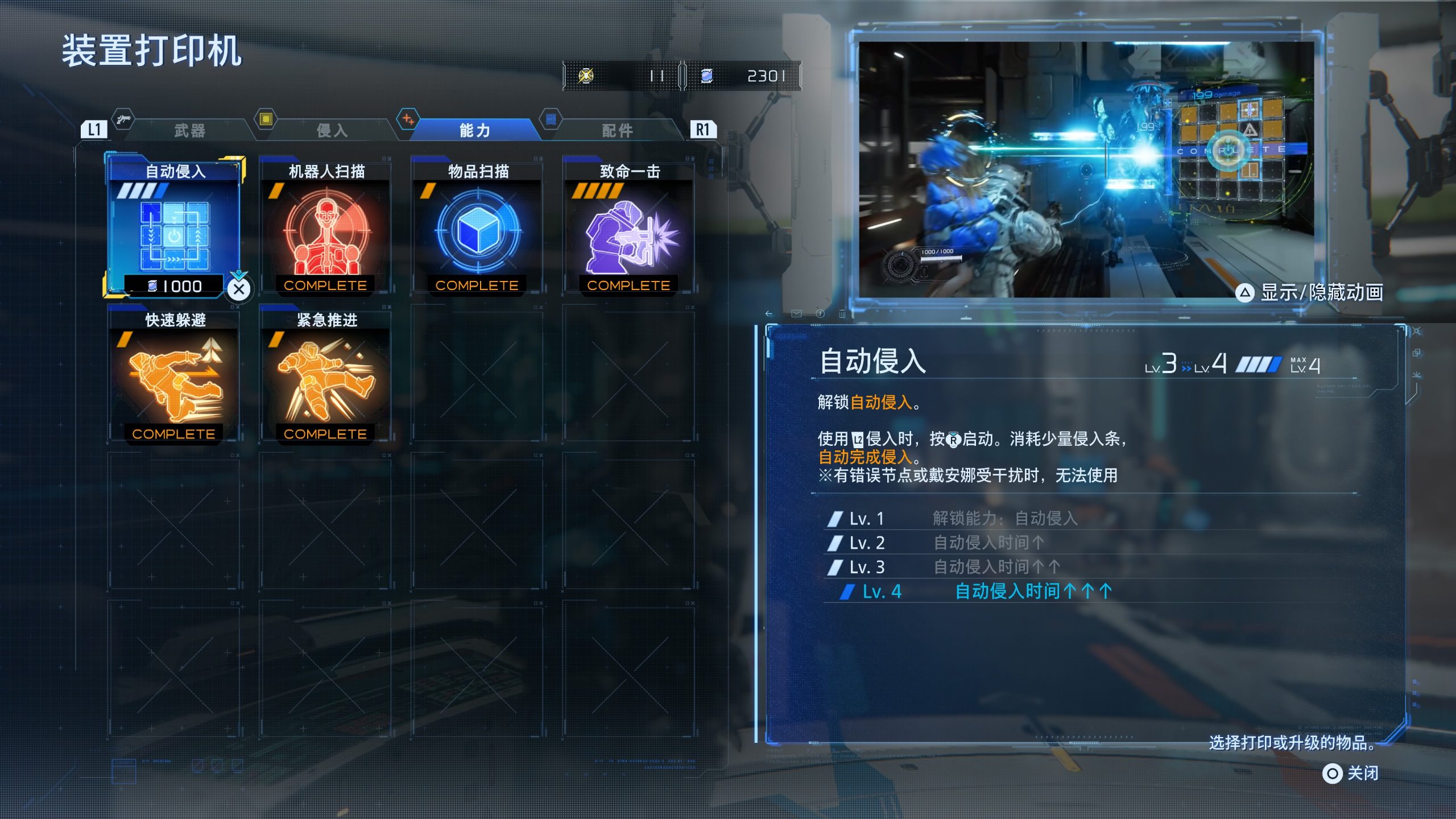Select the 快速躲避 ability card
Image resolution: width=1456 pixels, height=819 pixels.
click(x=174, y=377)
